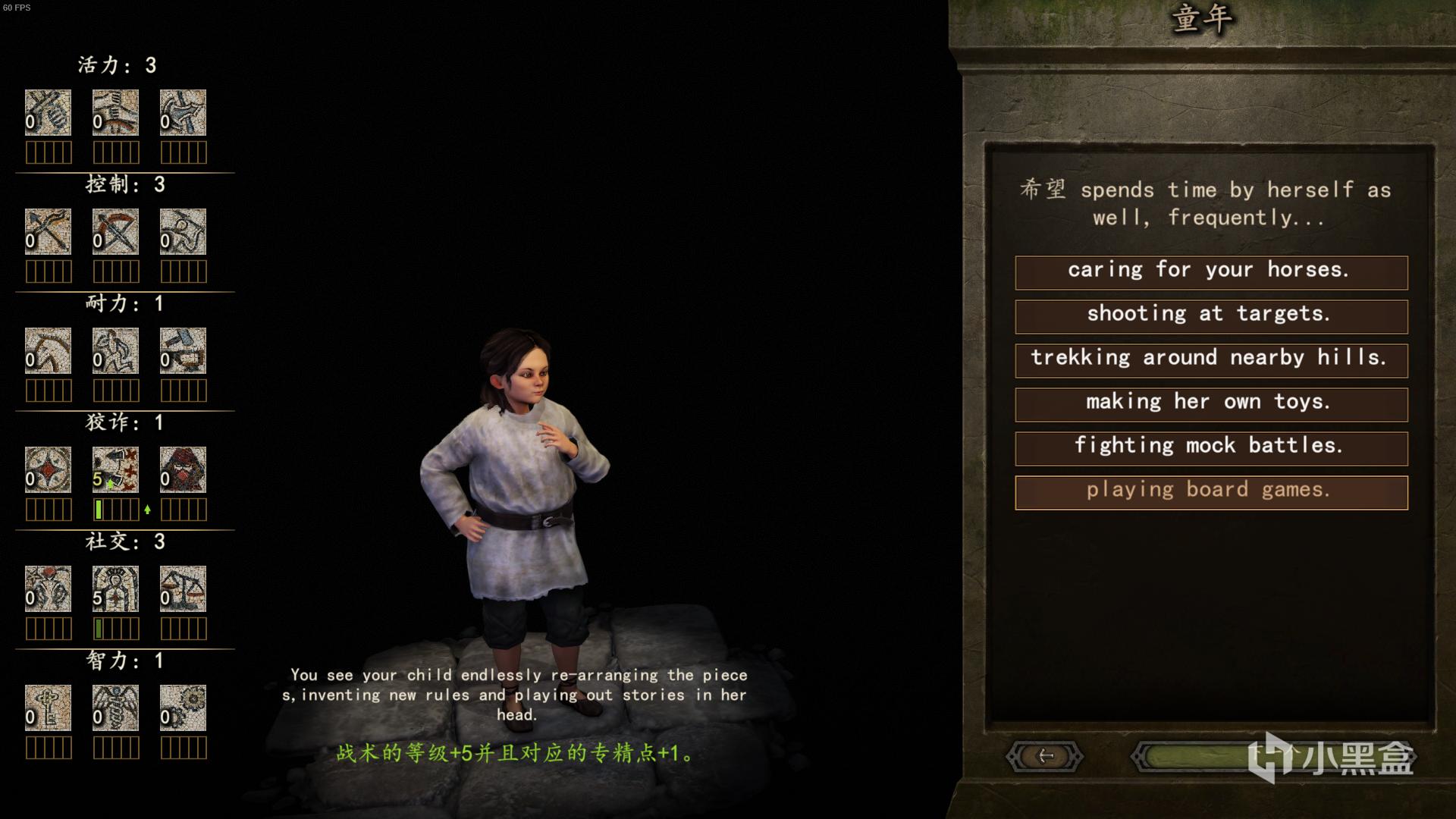This screenshot has width=1456, height=819.
Task: Select the Tactics skill icon showing 5
Action: click(x=115, y=469)
